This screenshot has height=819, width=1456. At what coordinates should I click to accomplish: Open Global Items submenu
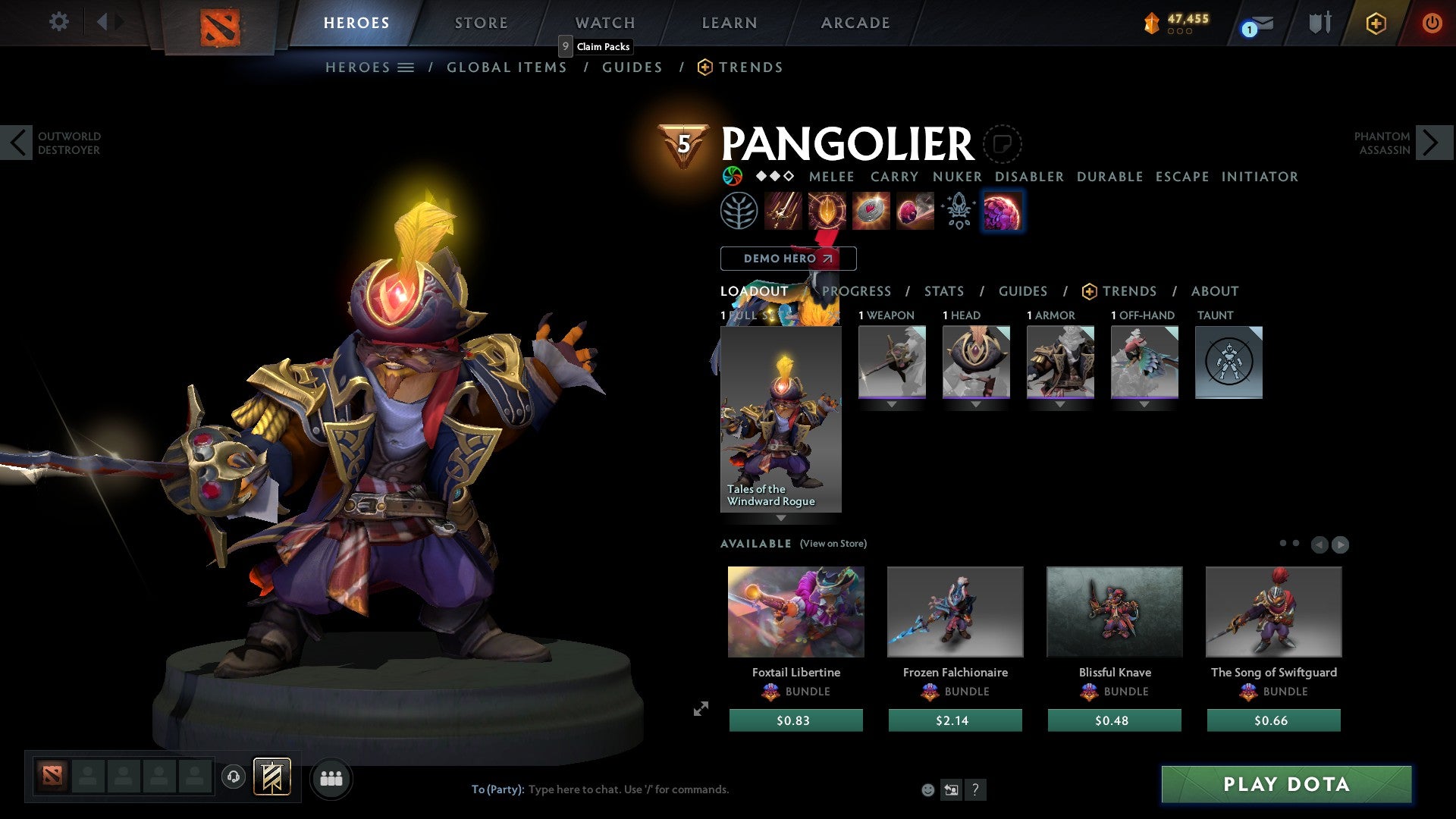coord(507,67)
